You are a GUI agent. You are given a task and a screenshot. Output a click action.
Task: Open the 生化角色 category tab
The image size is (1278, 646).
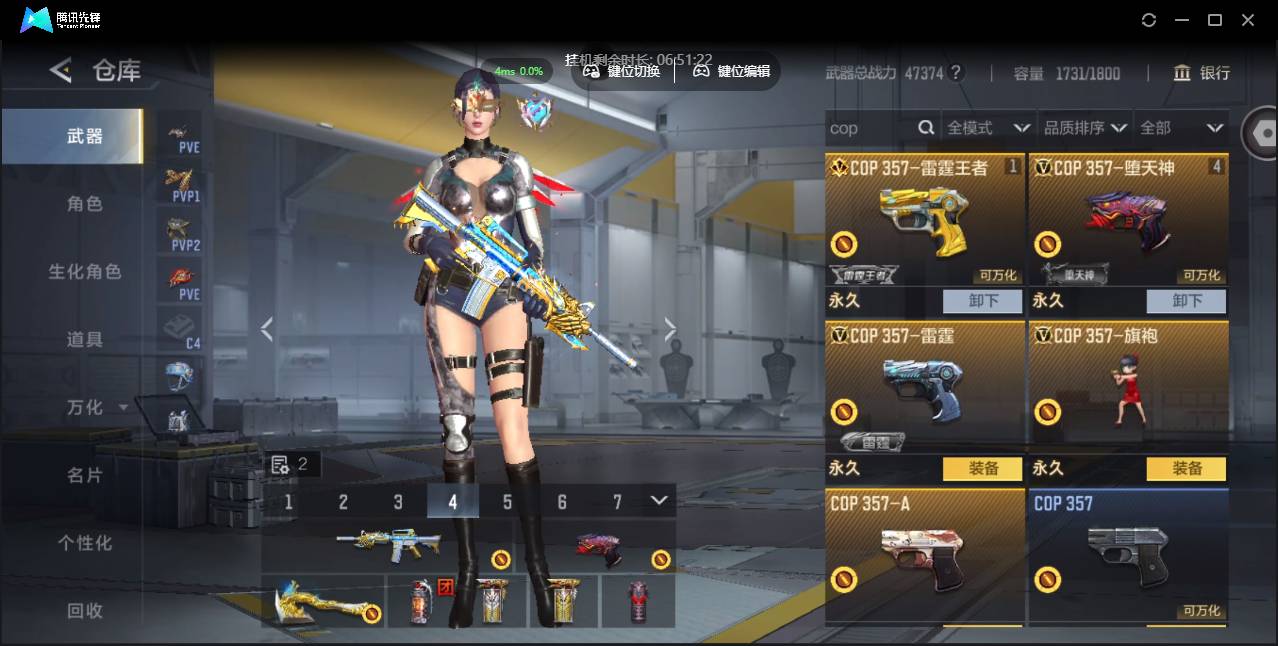tap(85, 272)
